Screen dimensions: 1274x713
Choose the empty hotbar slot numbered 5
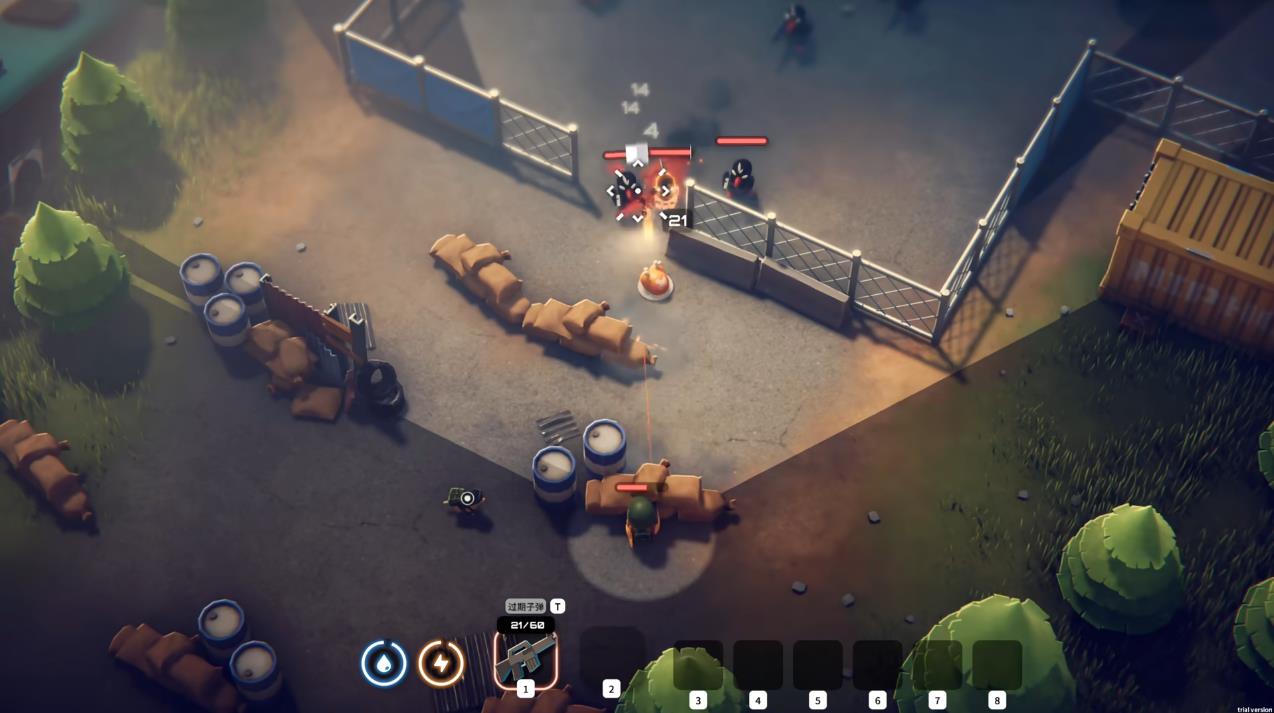[817, 665]
